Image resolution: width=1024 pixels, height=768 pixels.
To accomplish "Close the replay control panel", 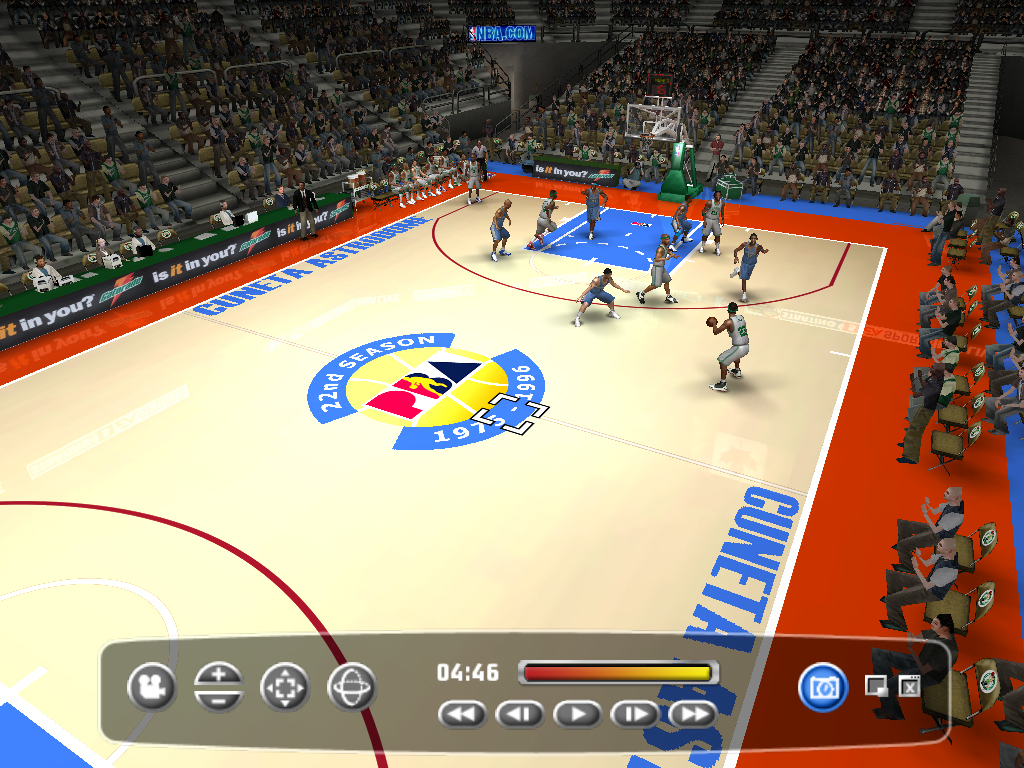I will point(909,686).
